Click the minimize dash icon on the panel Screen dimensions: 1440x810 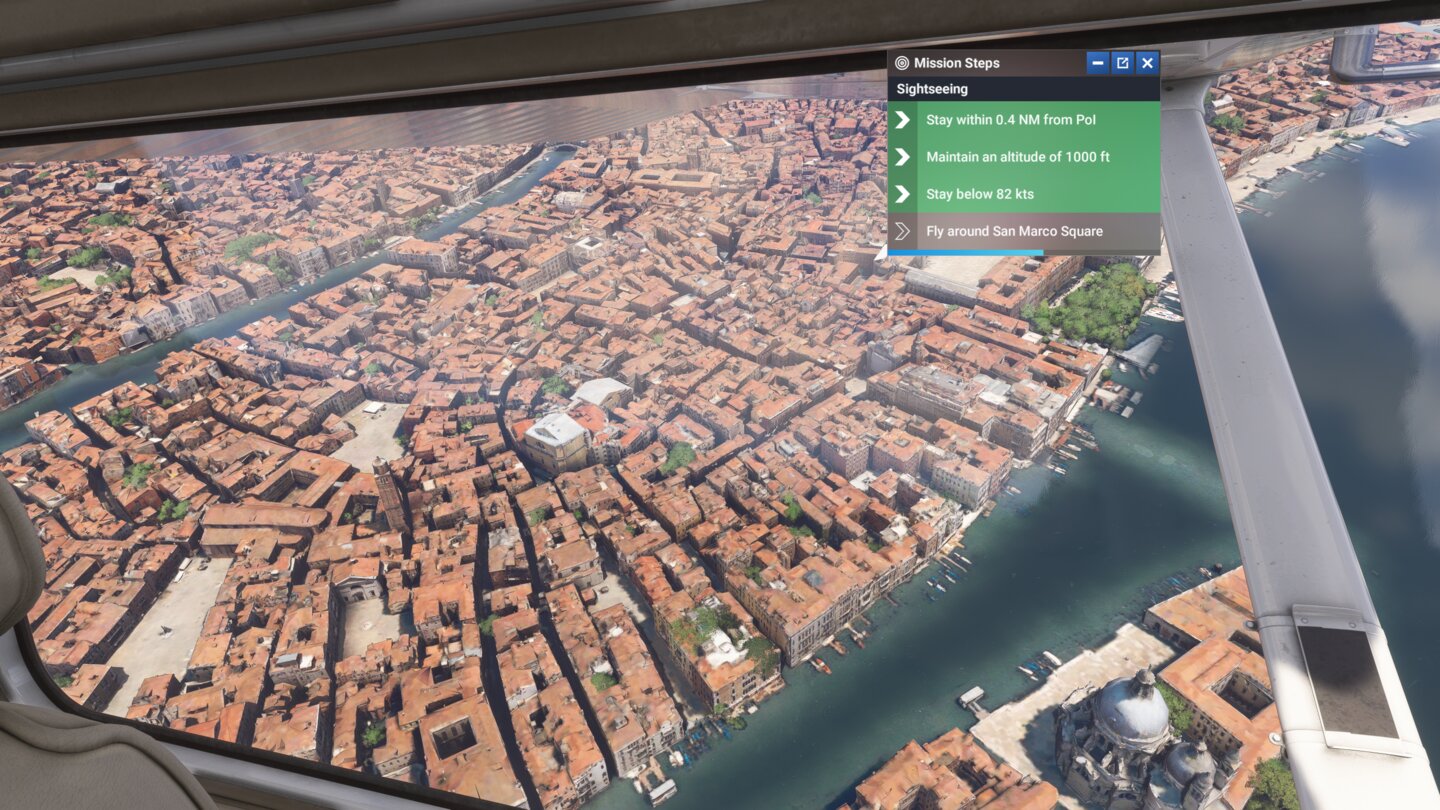[x=1097, y=62]
